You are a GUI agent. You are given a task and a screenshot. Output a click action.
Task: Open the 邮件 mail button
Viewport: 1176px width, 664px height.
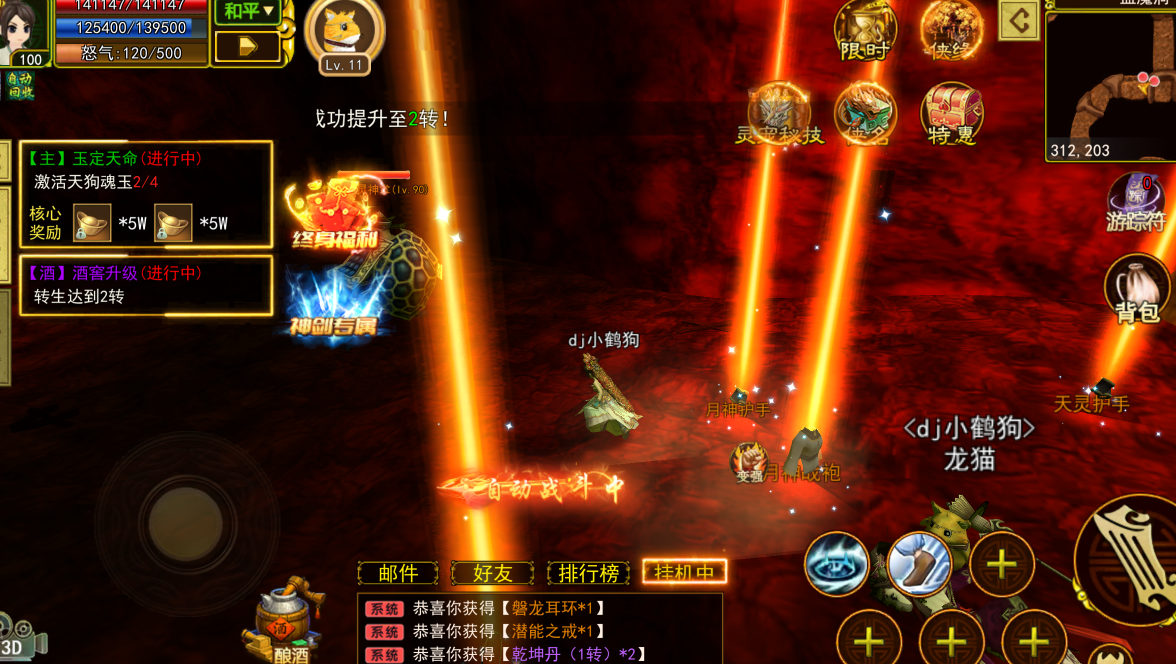pyautogui.click(x=398, y=573)
